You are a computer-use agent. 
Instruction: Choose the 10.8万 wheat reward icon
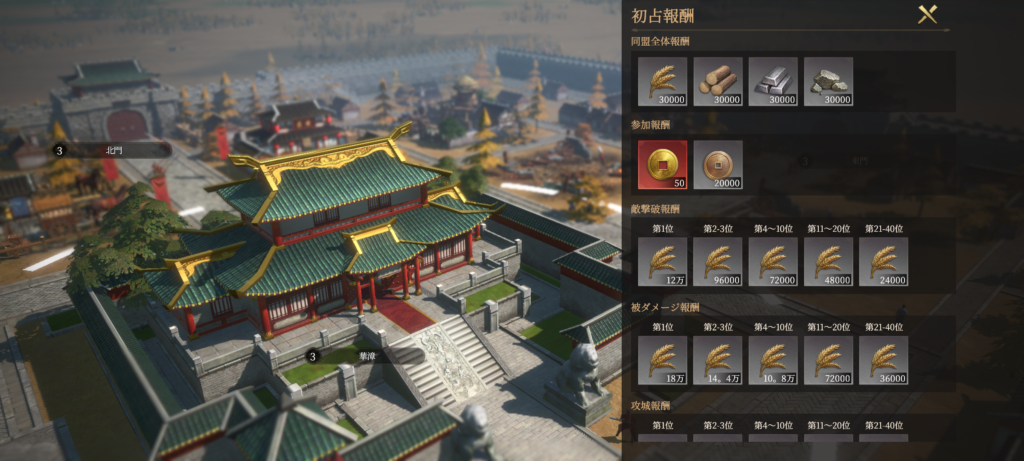(773, 360)
